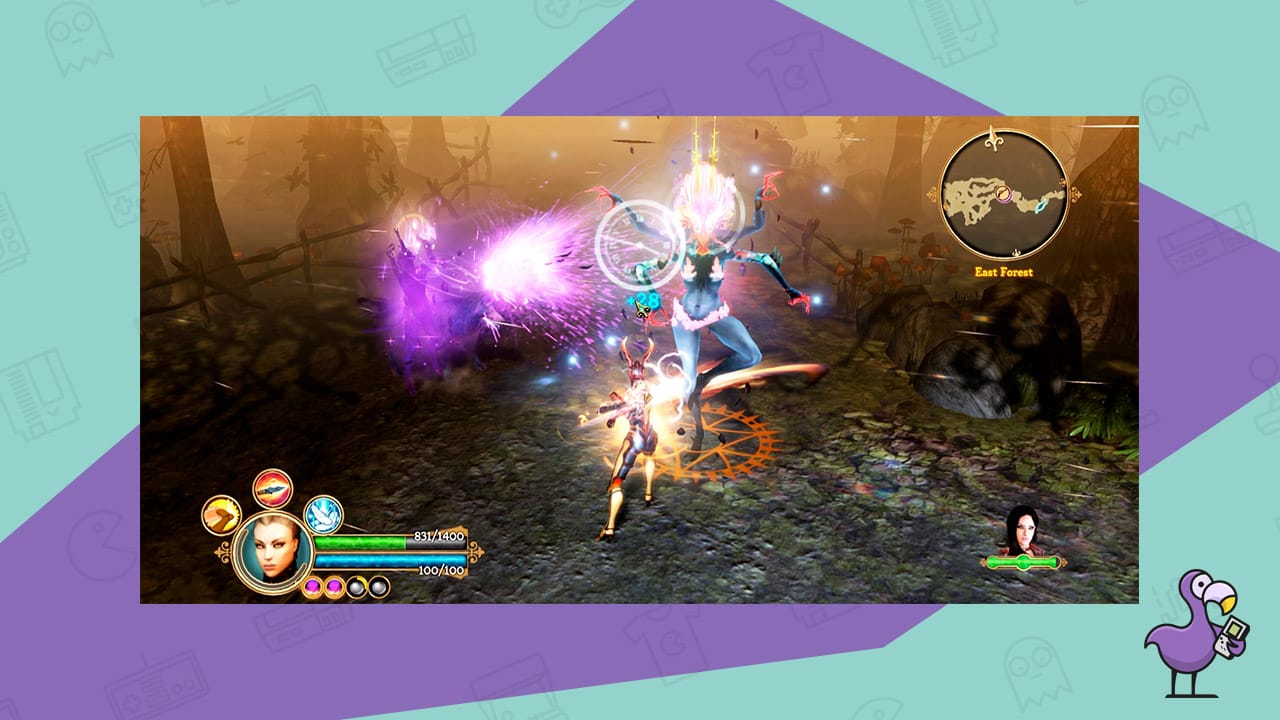Toggle the first pink focus orb
This screenshot has width=1280, height=720.
(x=313, y=586)
